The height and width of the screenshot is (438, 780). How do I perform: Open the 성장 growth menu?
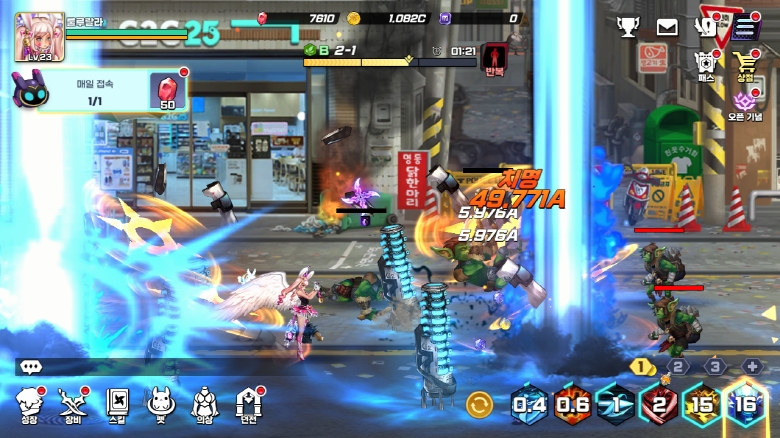click(31, 404)
